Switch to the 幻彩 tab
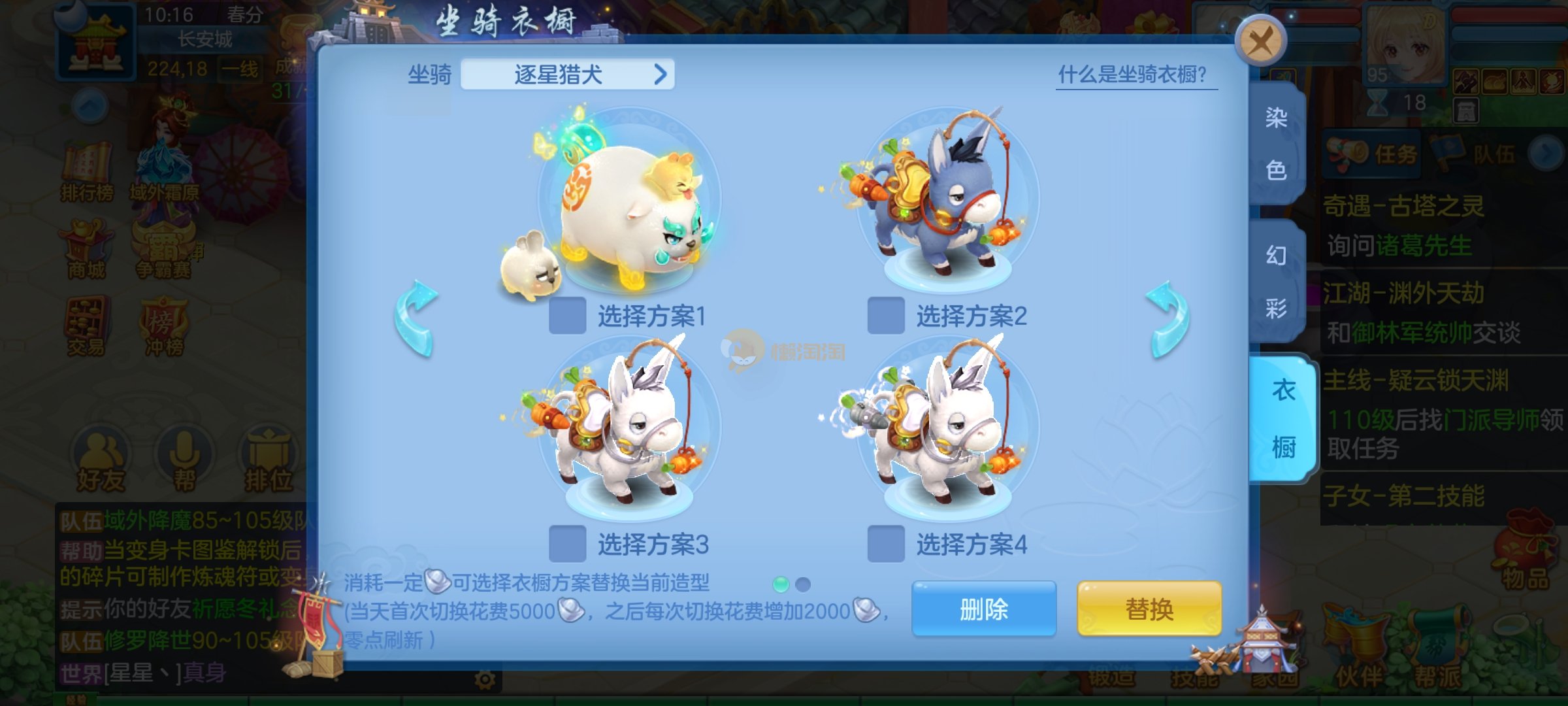The height and width of the screenshot is (706, 1568). 1275,281
